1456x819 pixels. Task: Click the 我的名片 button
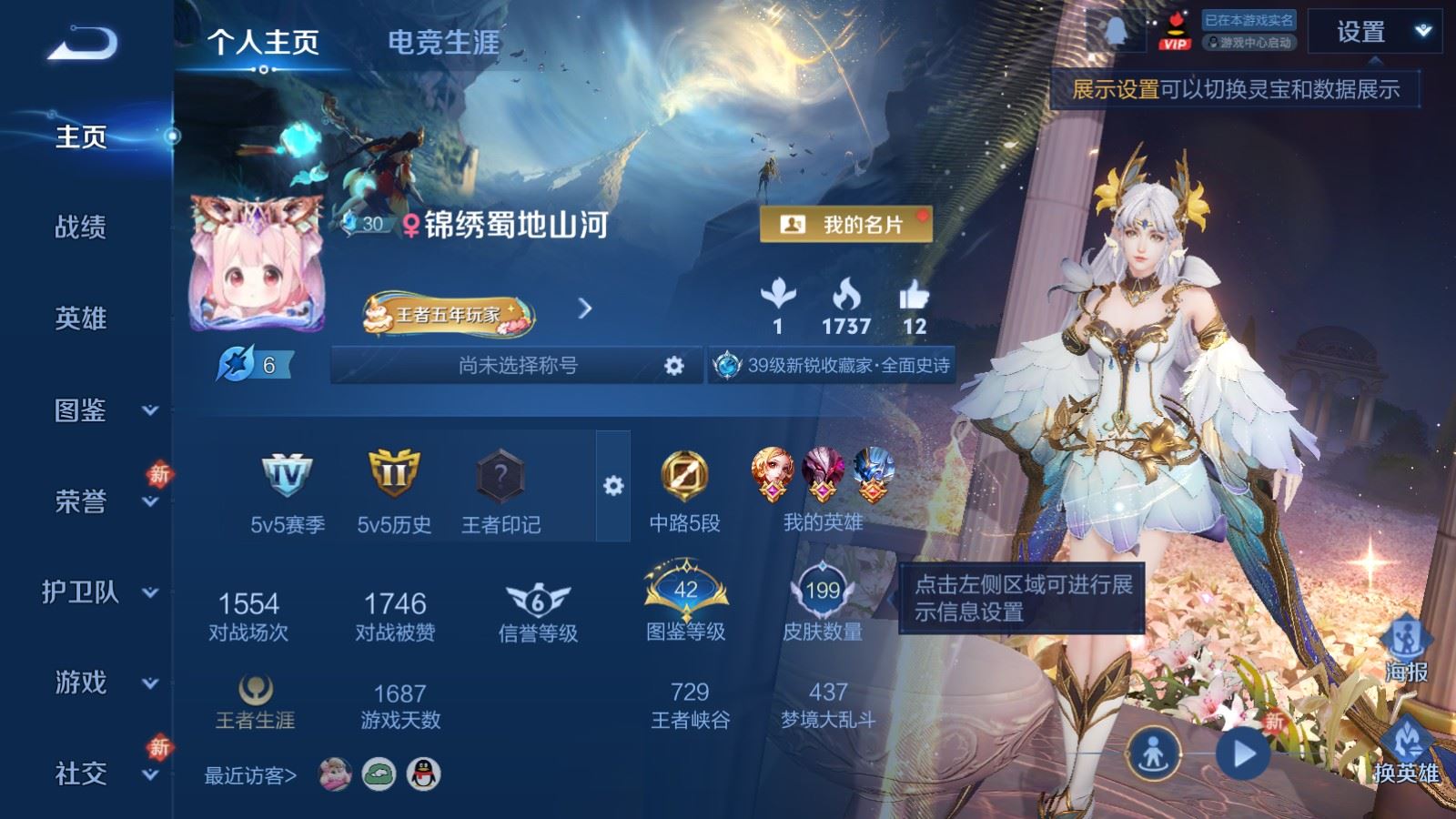(845, 223)
